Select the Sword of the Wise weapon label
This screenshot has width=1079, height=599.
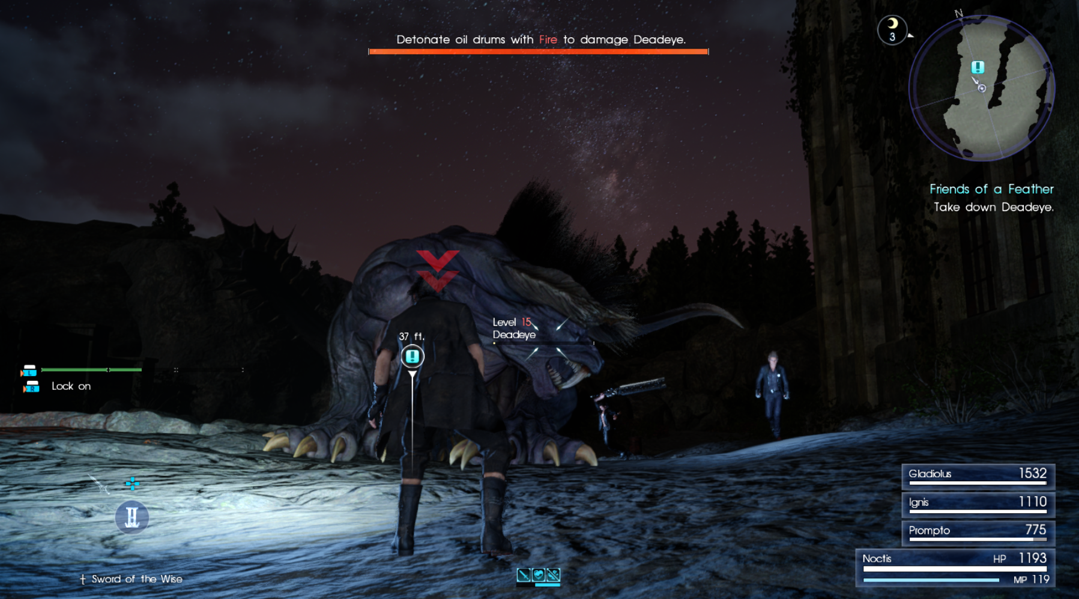(131, 579)
